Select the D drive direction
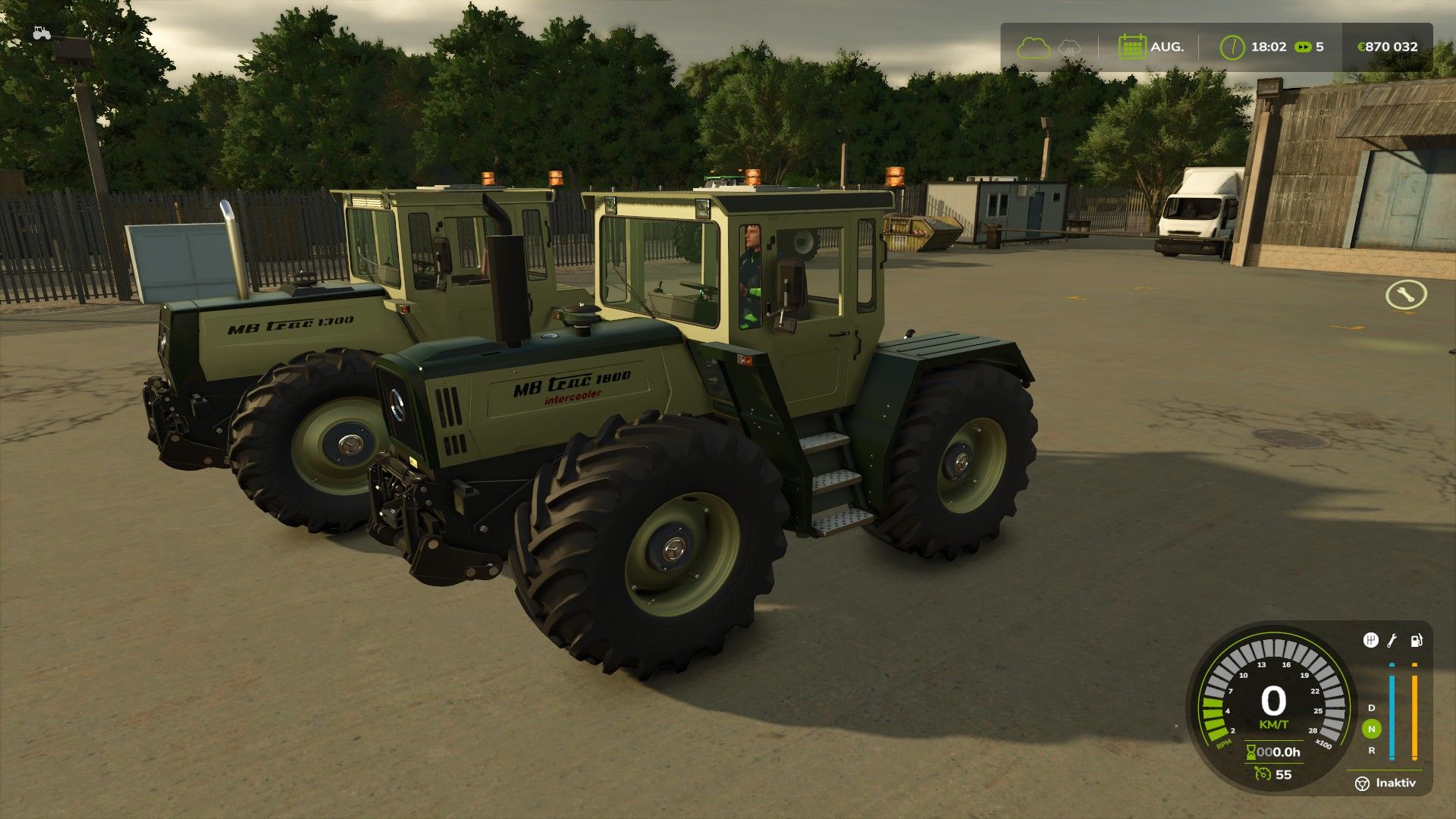The image size is (1456, 819). 1371,708
